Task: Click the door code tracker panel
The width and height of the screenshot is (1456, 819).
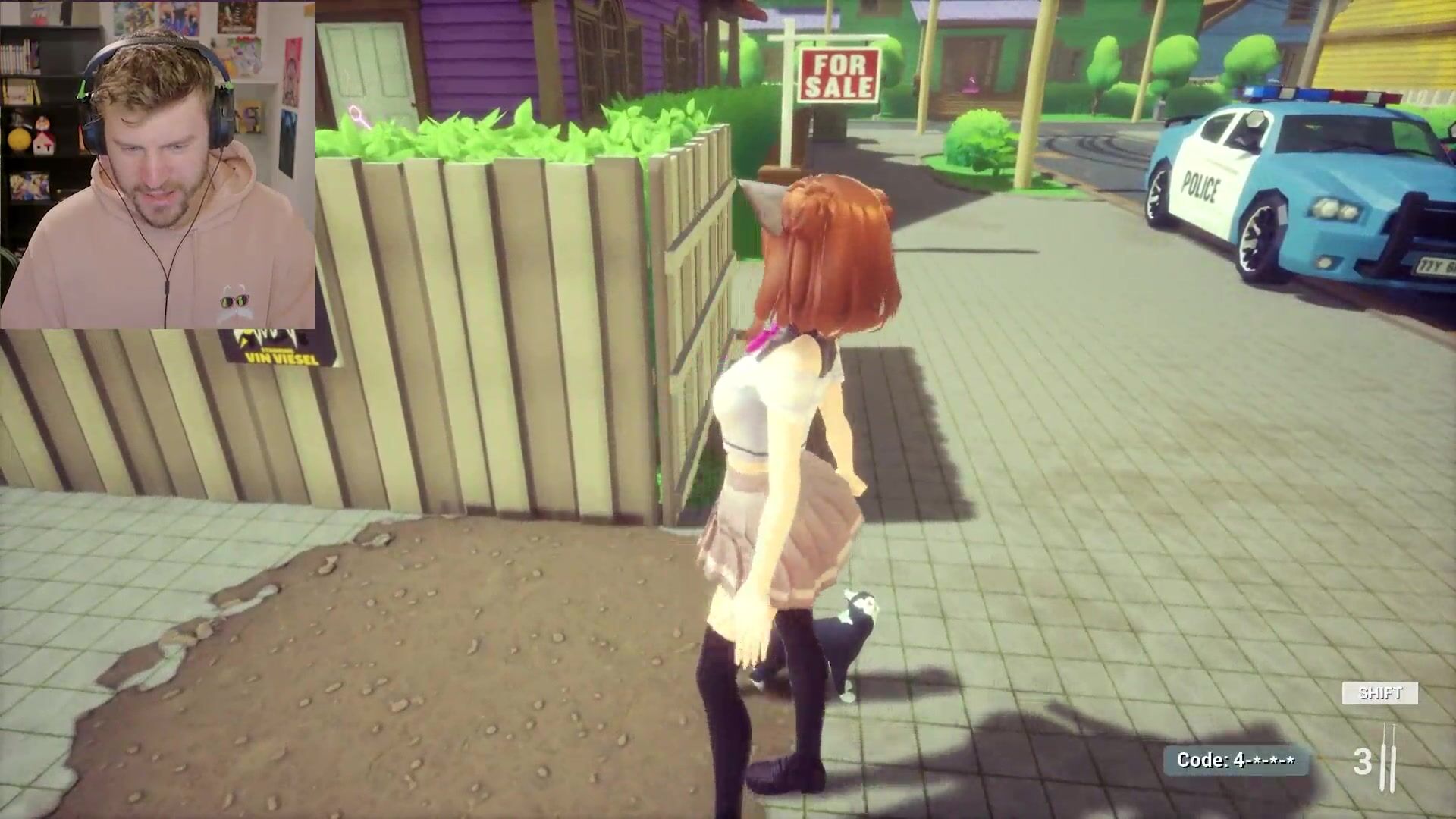Action: click(x=1235, y=761)
